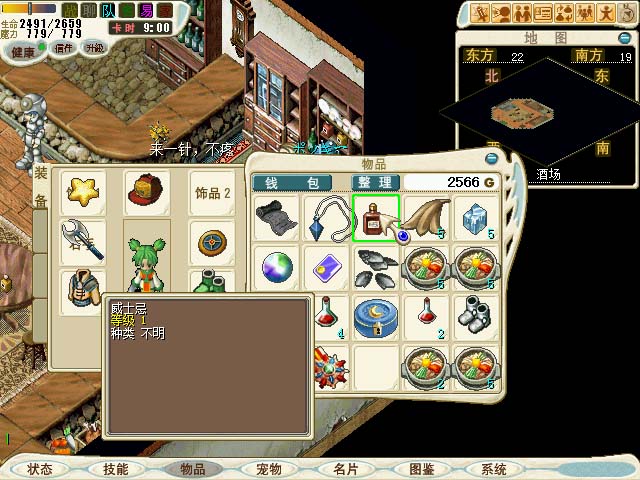Click the blue moon treasure box
Screen dimensions: 640x480
376,315
